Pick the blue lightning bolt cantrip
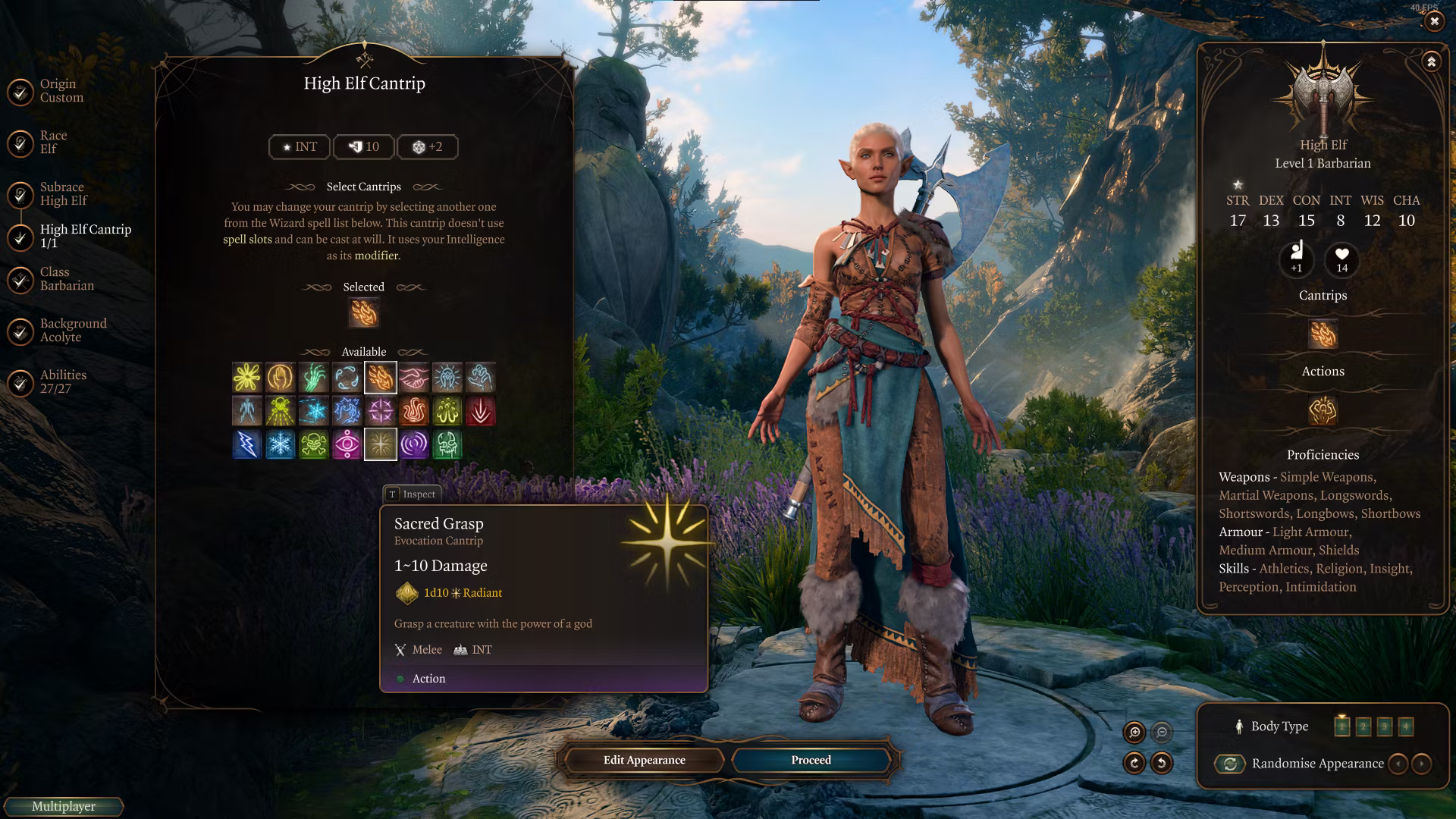The width and height of the screenshot is (1456, 819). [247, 444]
